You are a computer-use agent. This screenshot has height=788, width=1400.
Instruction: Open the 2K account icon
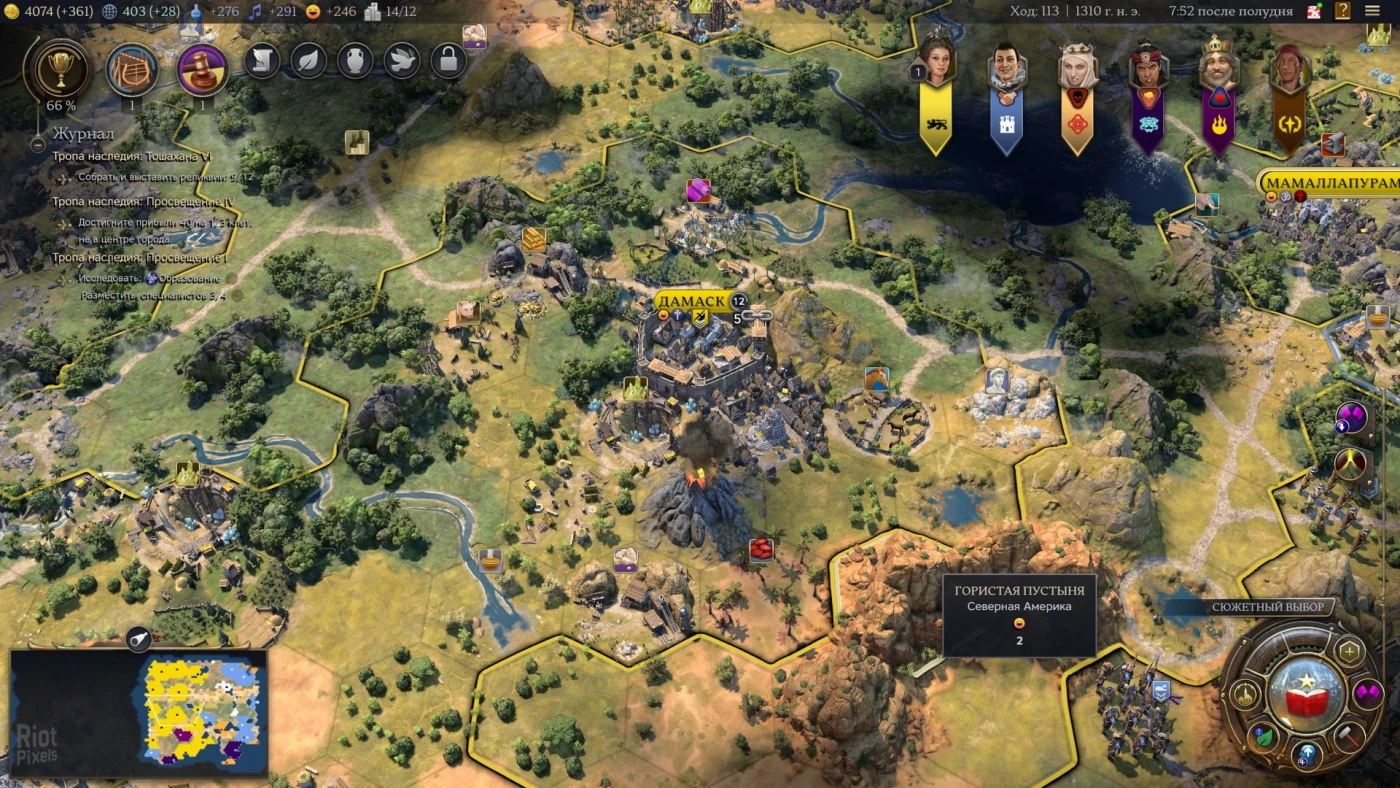click(x=1314, y=12)
